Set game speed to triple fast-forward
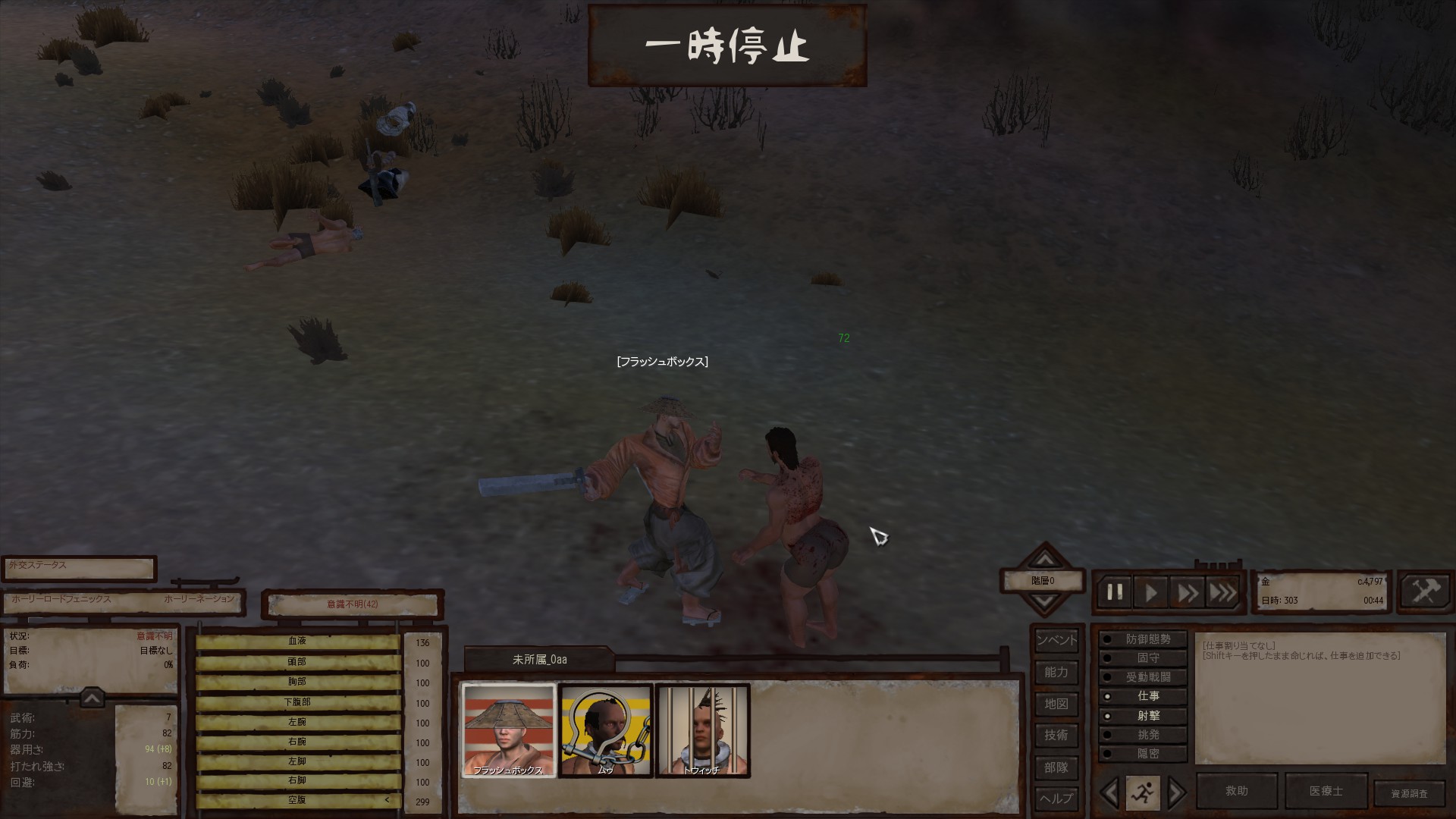The image size is (1456, 819). [1222, 592]
